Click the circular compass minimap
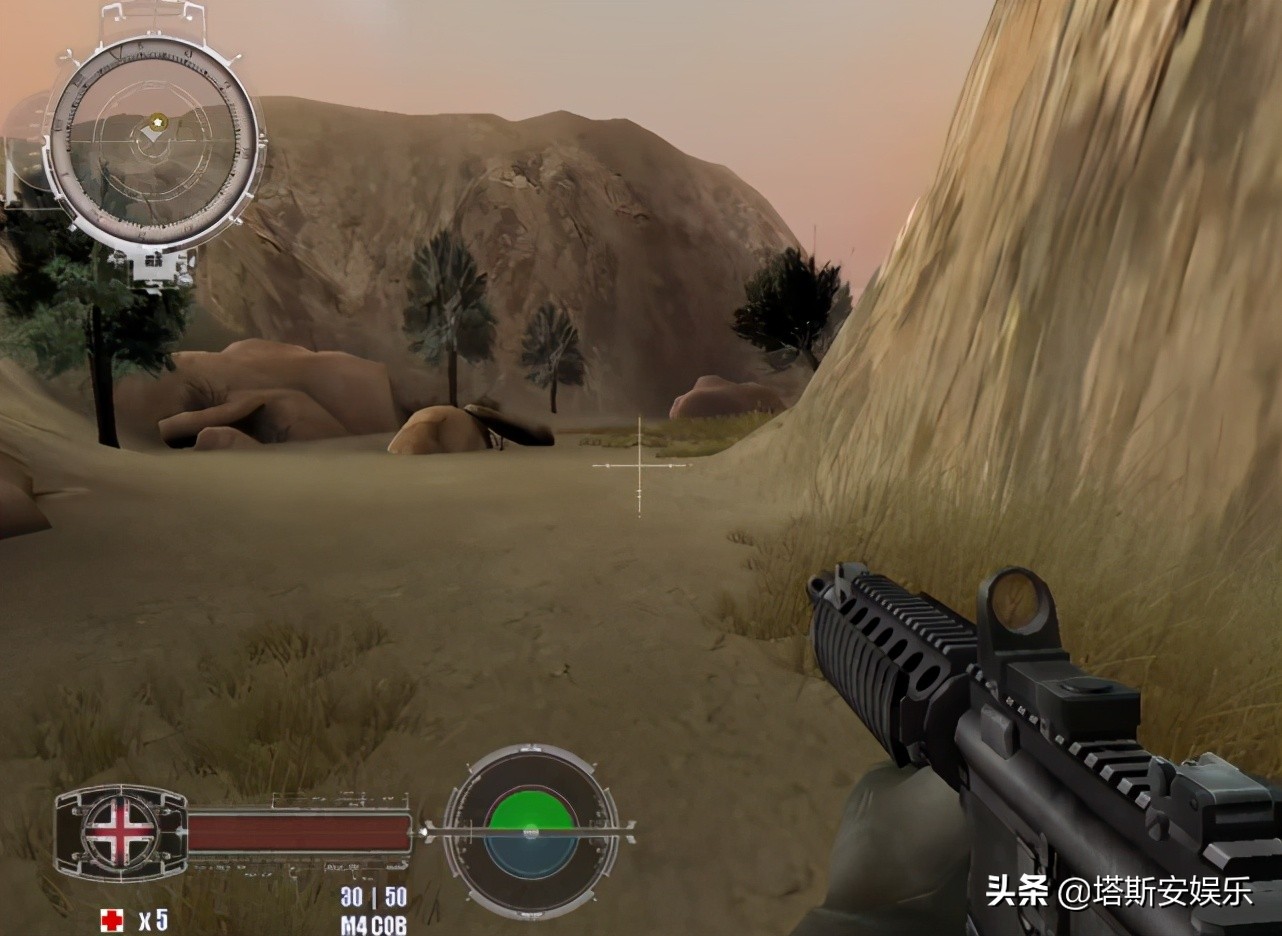 [x=155, y=142]
